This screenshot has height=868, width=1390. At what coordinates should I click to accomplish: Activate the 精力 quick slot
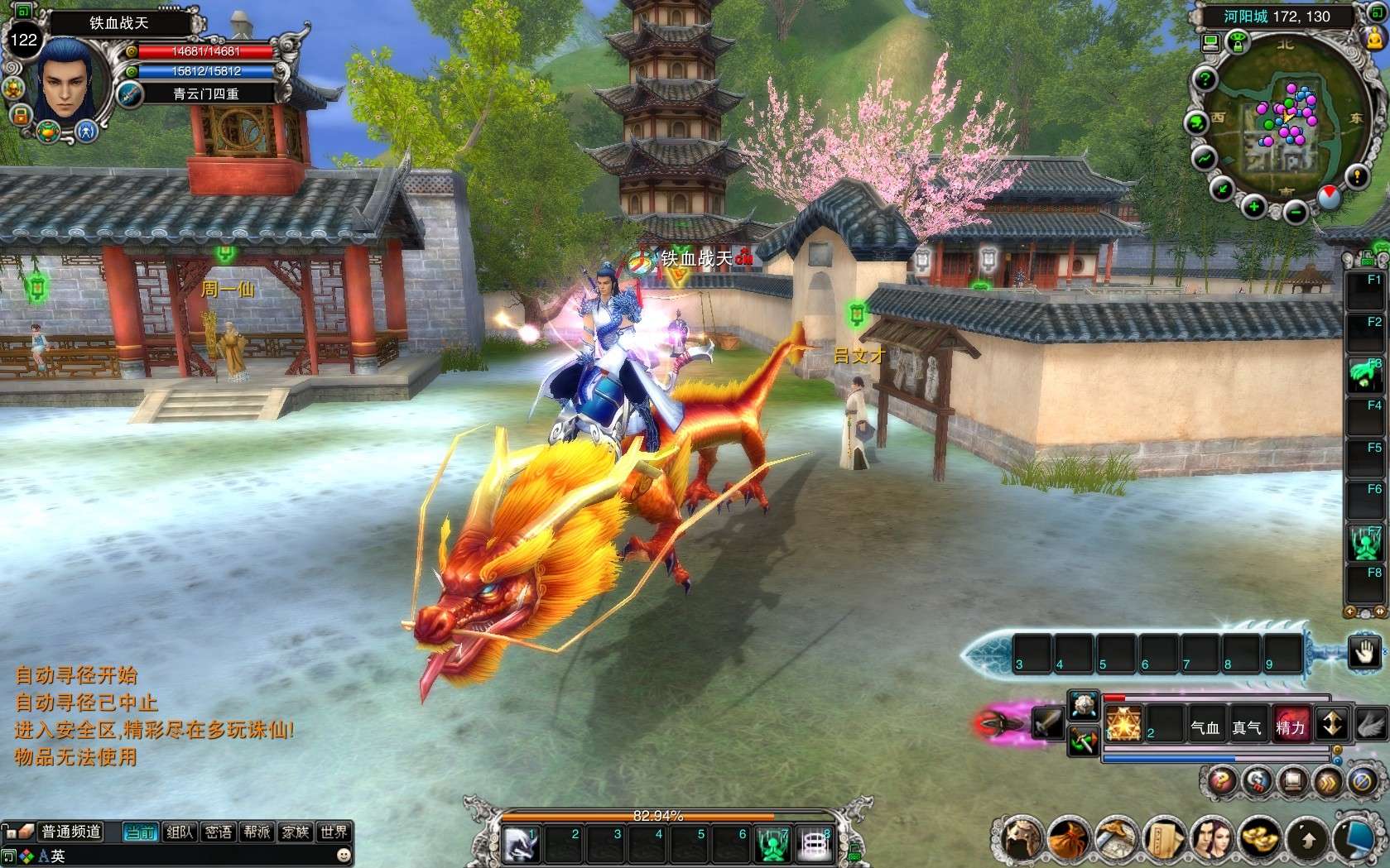pyautogui.click(x=1290, y=726)
